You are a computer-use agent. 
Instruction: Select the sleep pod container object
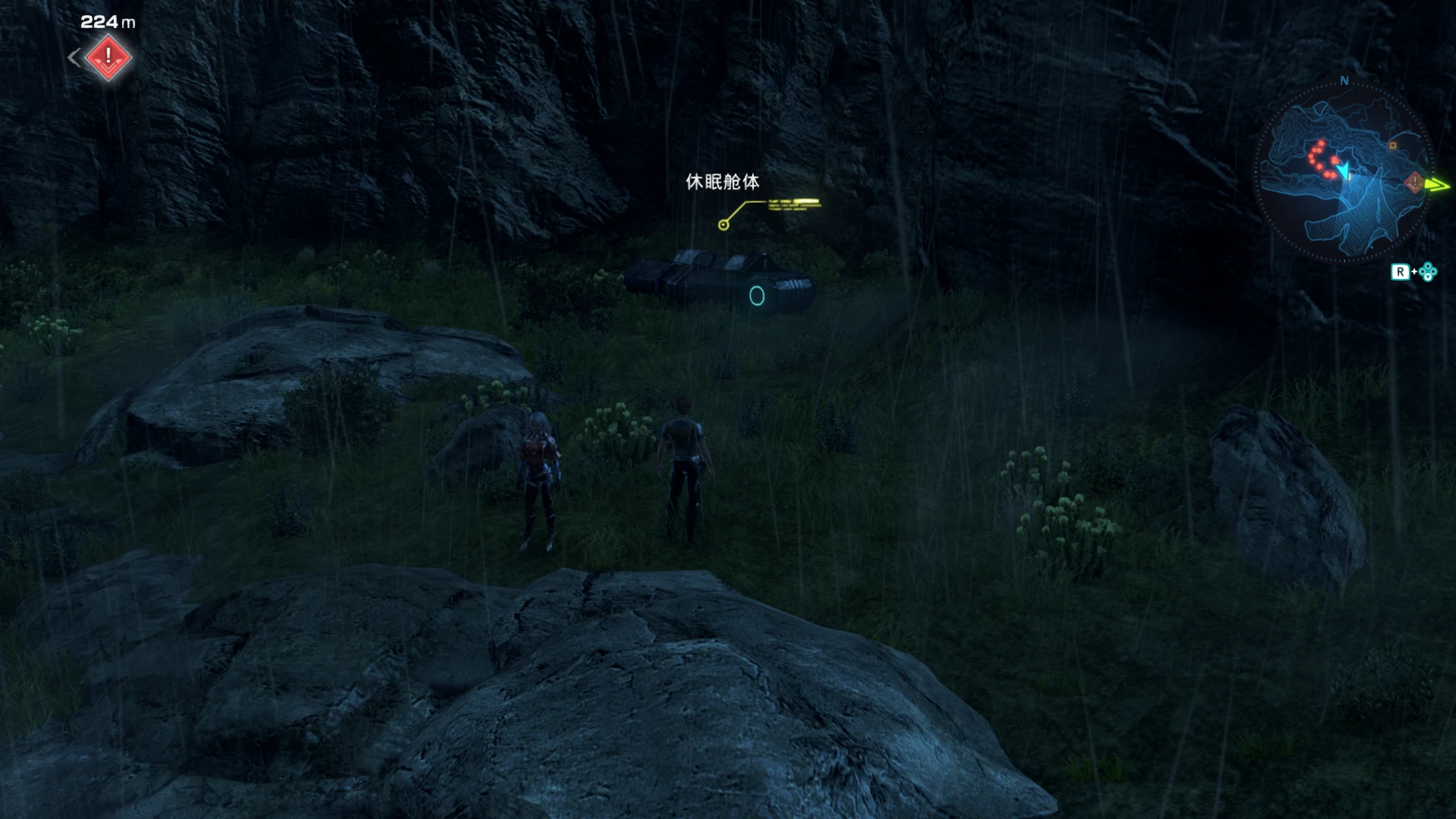point(717,281)
